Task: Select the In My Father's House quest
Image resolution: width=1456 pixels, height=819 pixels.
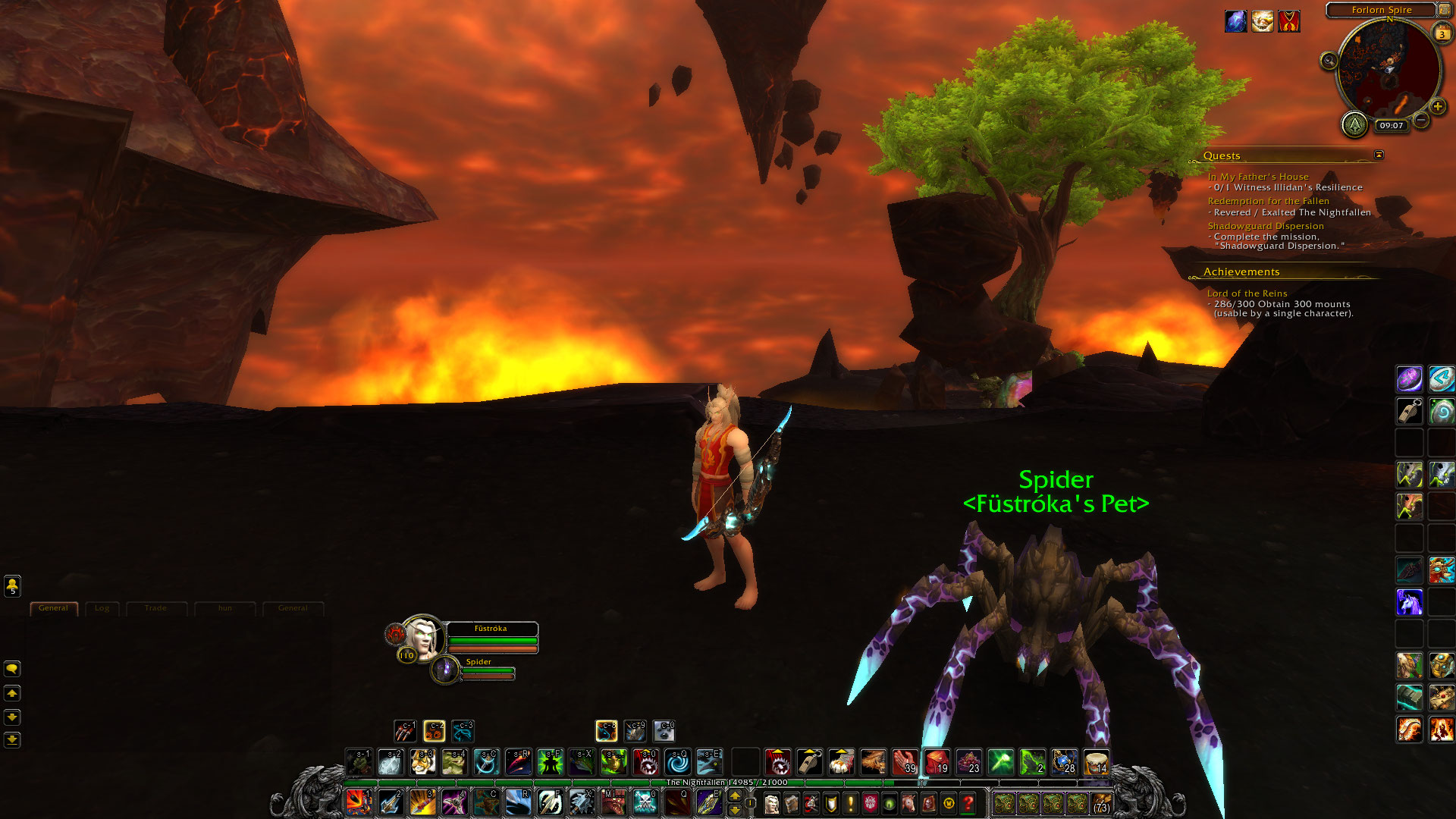Action: click(1258, 177)
